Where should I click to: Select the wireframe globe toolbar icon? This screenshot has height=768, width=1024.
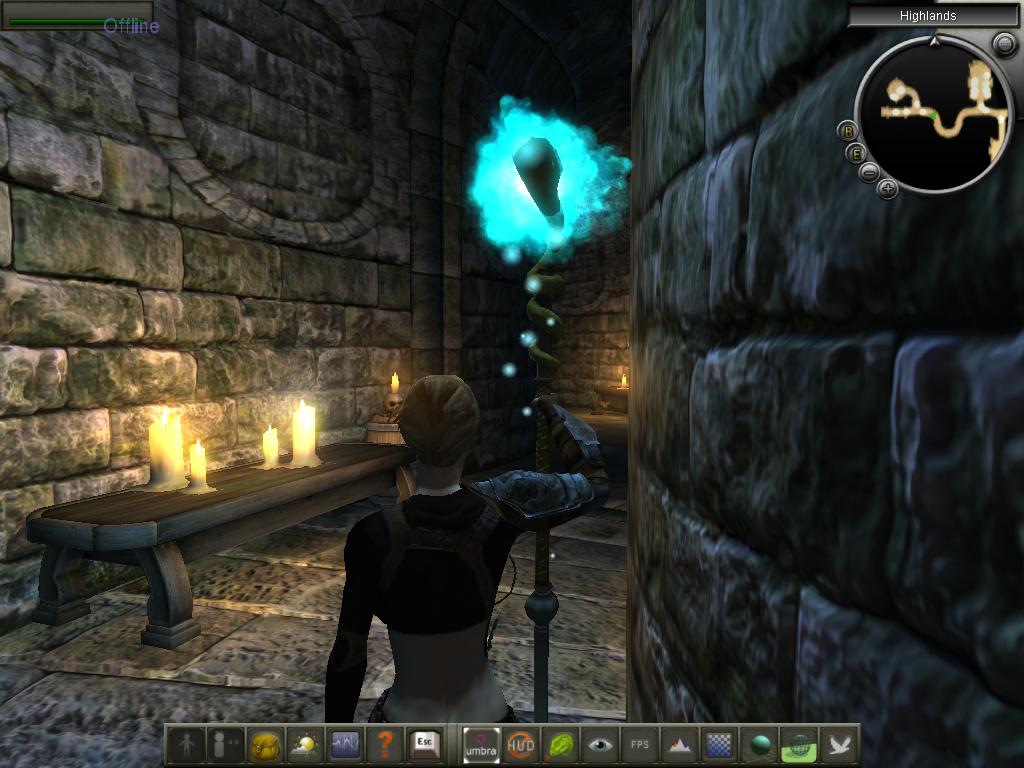[799, 745]
